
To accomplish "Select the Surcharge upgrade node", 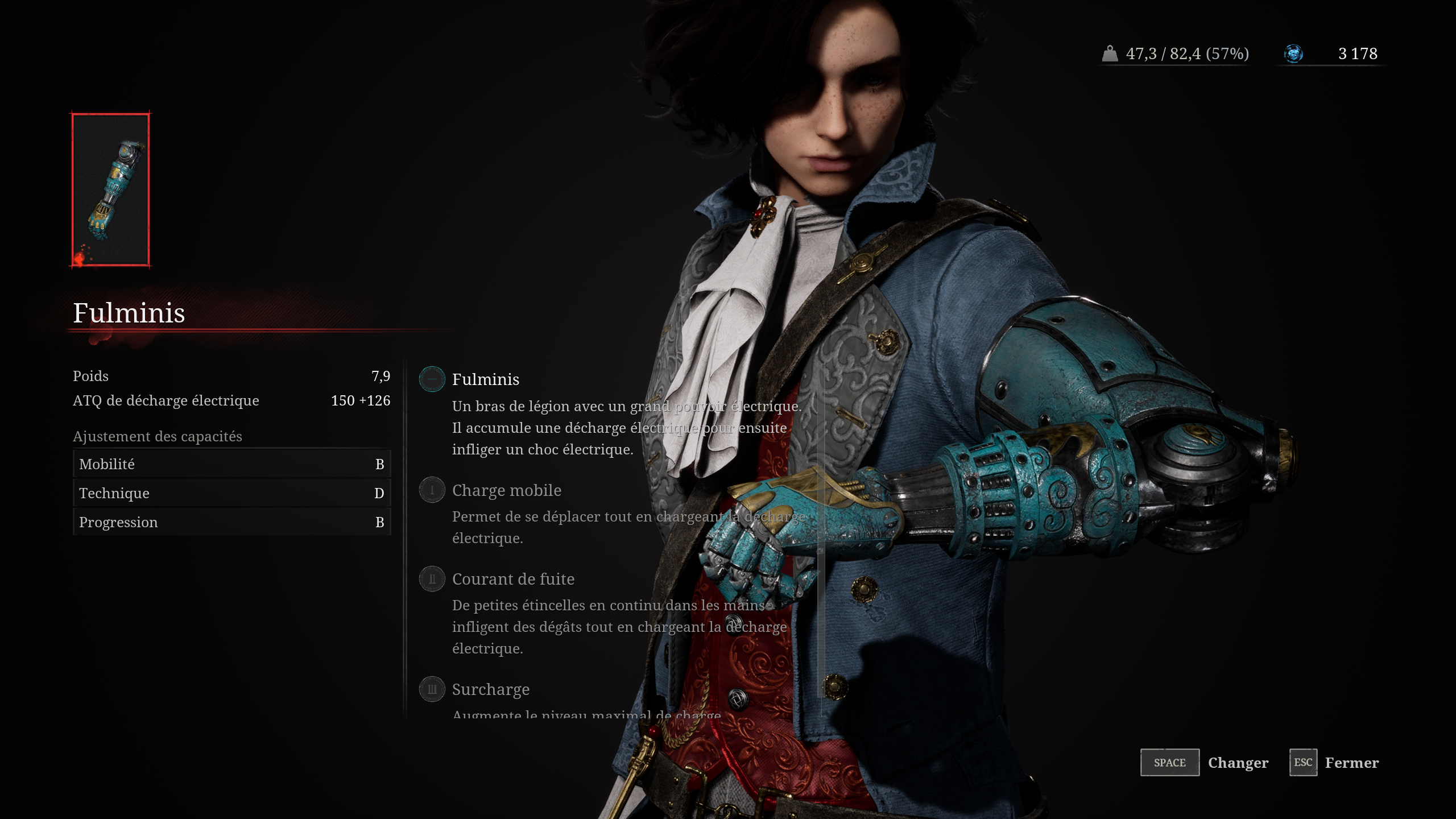I will coord(432,689).
